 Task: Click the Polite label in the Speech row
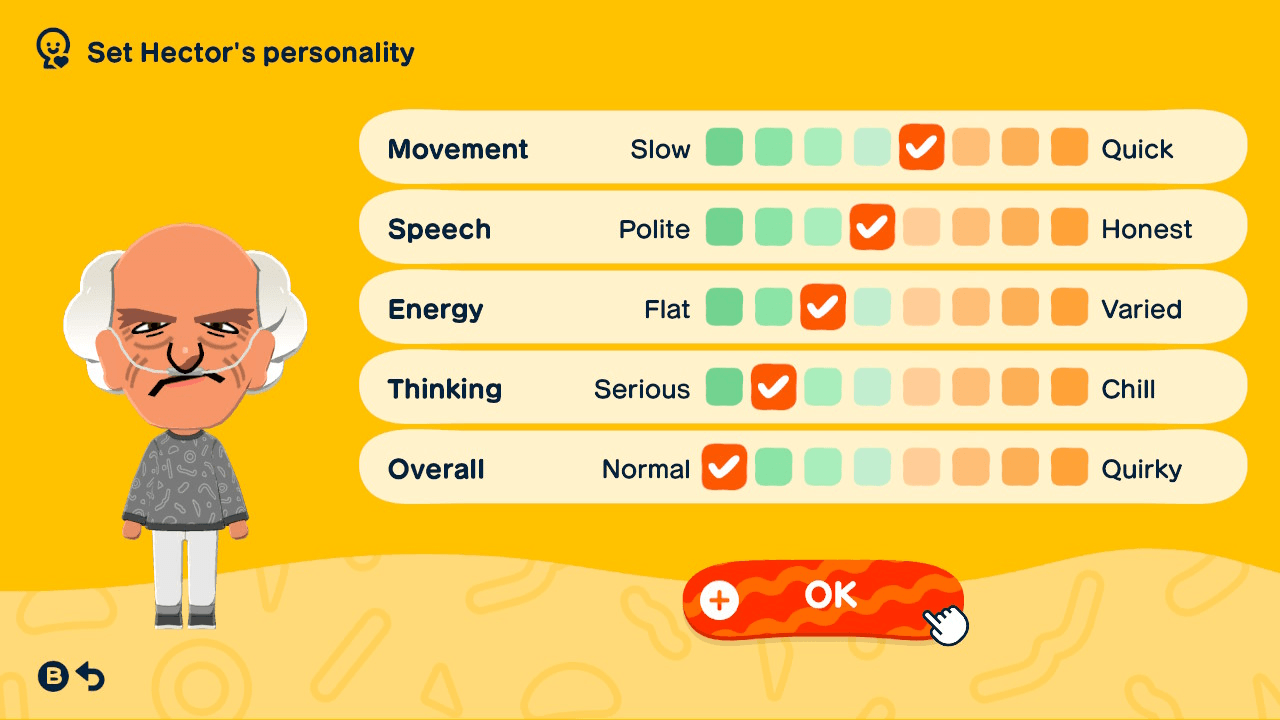pos(655,228)
